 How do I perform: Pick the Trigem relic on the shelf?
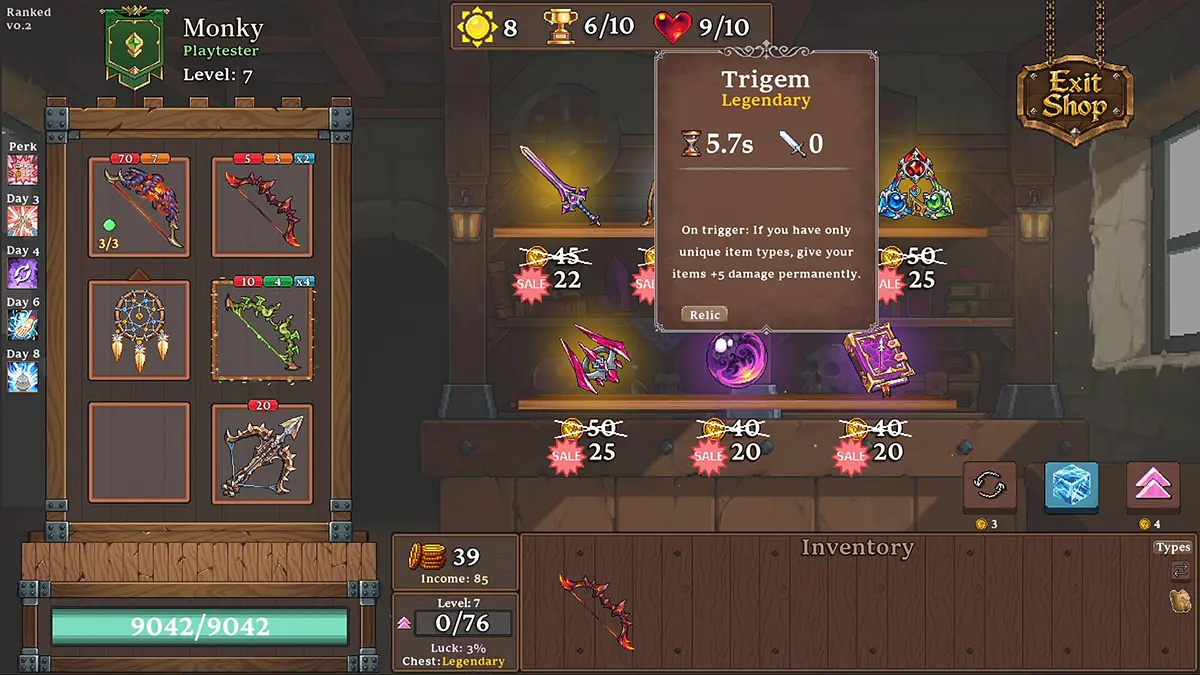tap(914, 185)
